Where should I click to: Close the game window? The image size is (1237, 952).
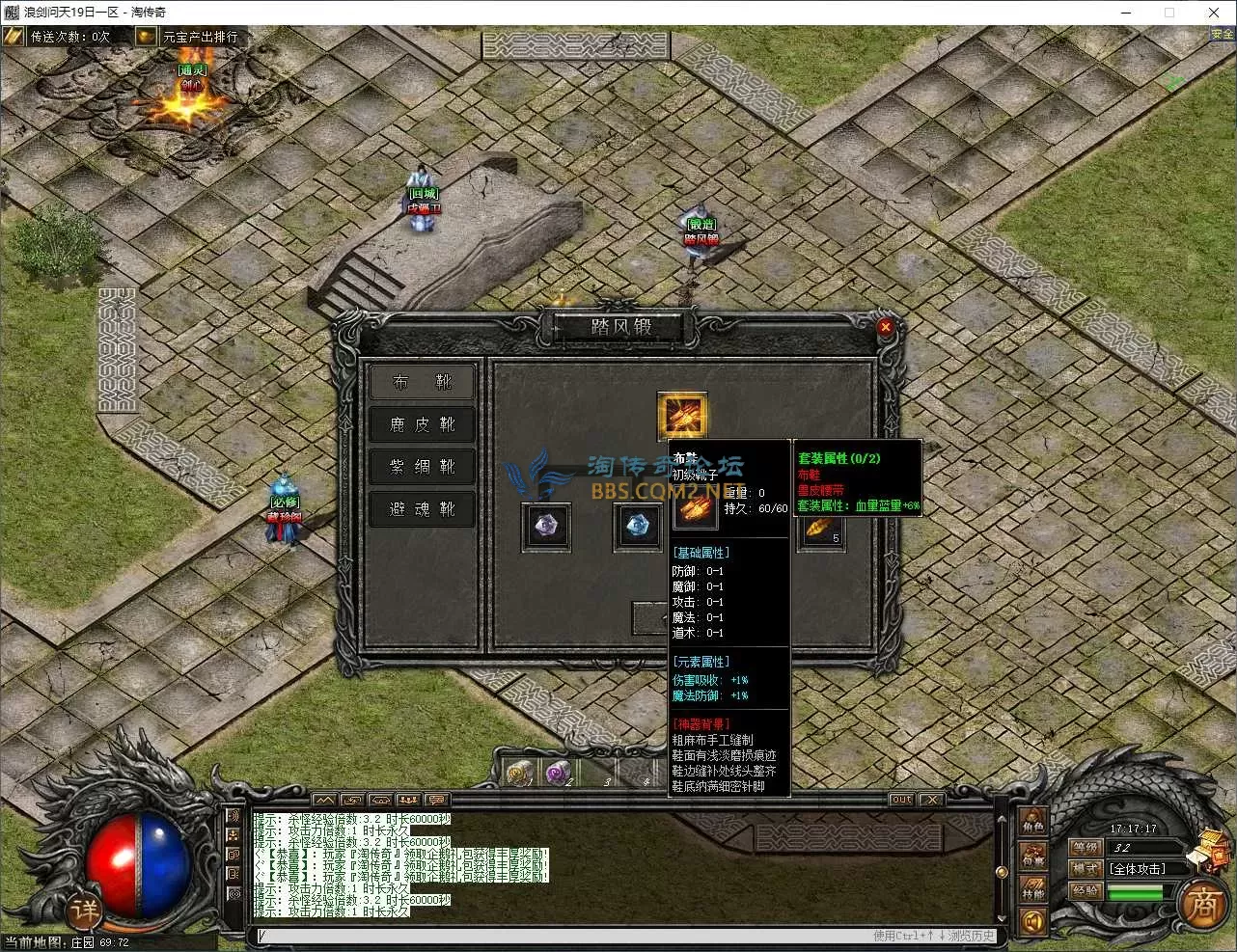(1214, 13)
